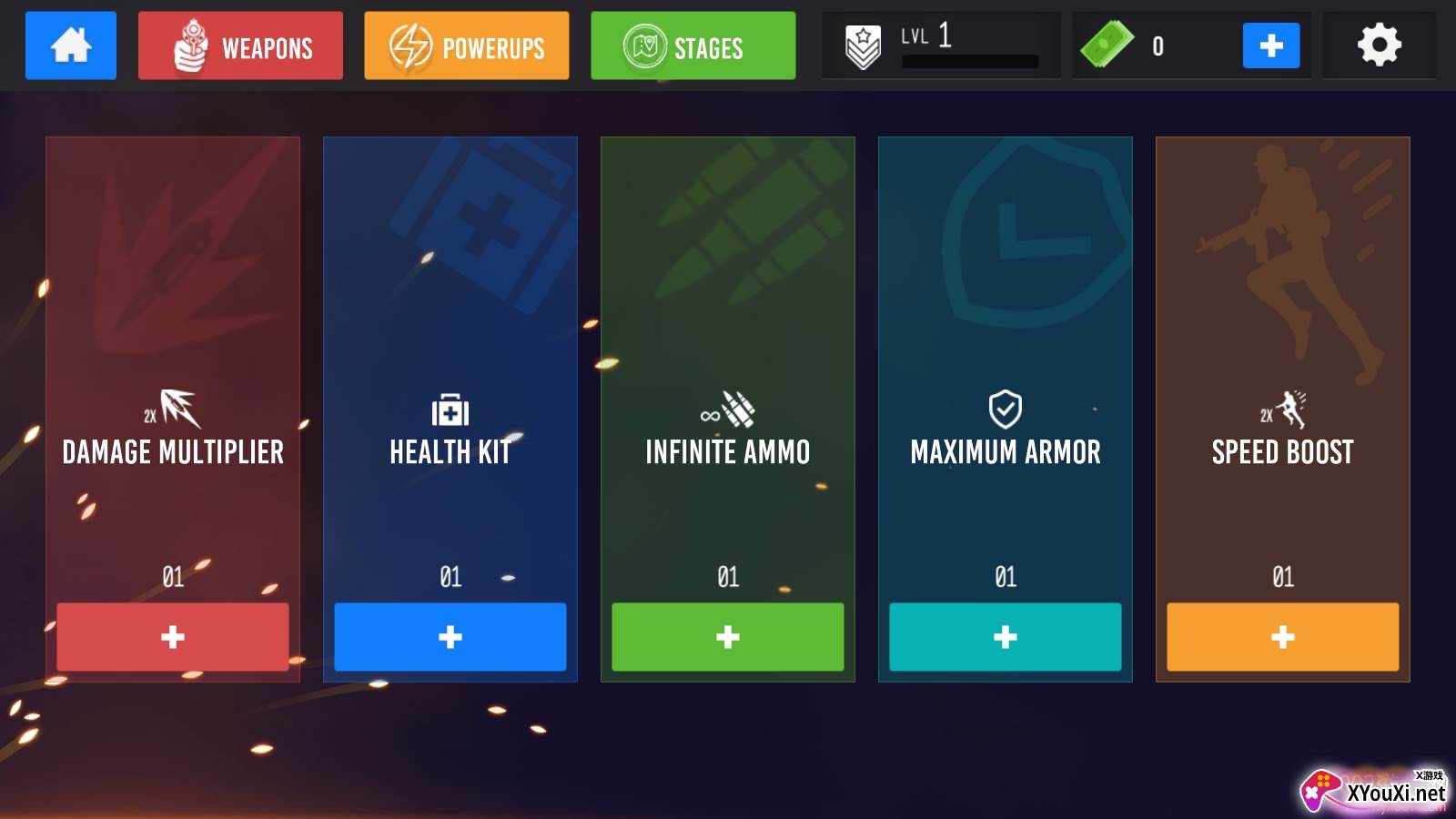The width and height of the screenshot is (1456, 819).
Task: Choose the Infinite Ammo card
Action: coord(728,364)
